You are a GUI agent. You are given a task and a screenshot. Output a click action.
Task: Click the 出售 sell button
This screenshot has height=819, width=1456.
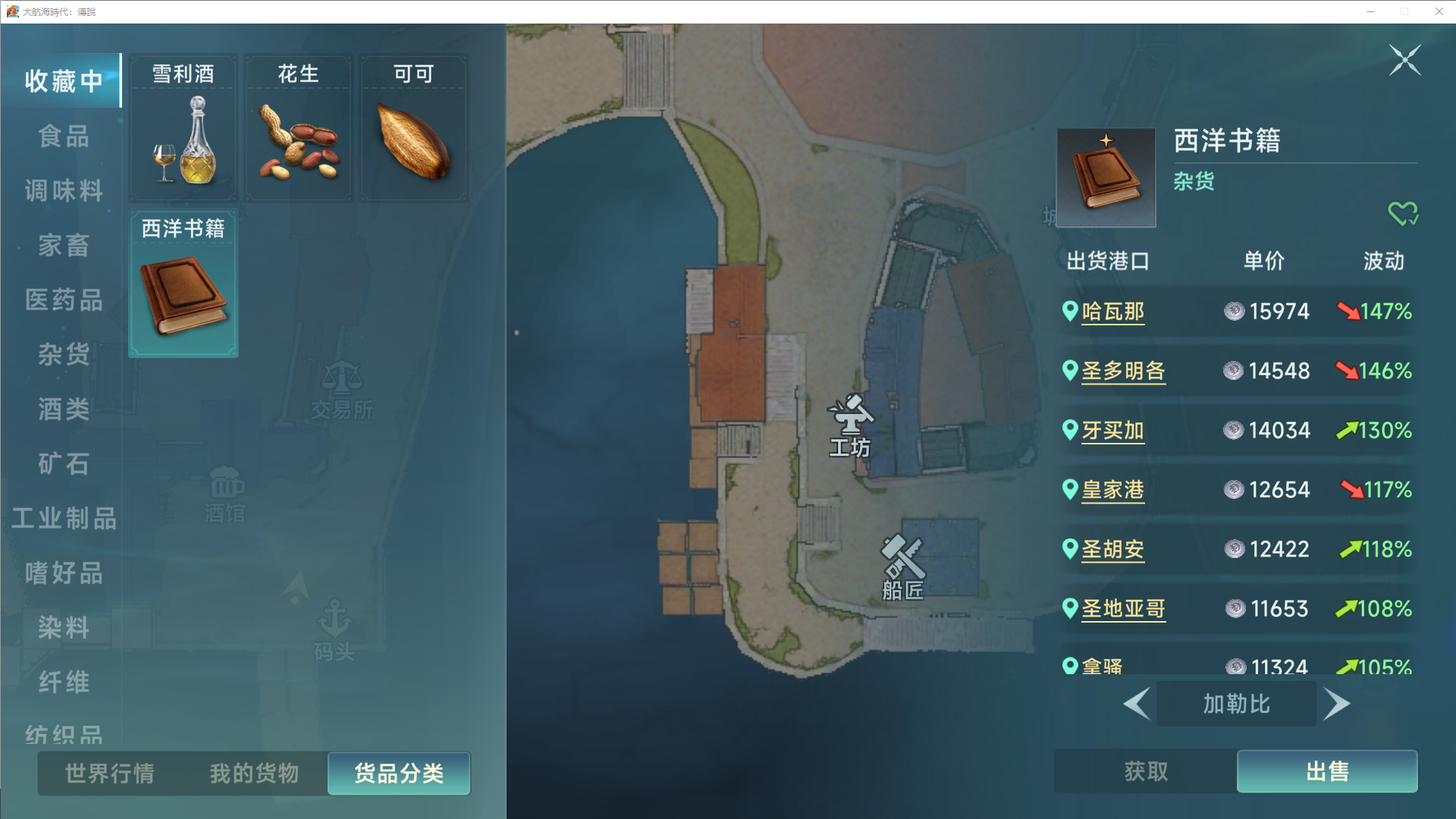(x=1326, y=771)
